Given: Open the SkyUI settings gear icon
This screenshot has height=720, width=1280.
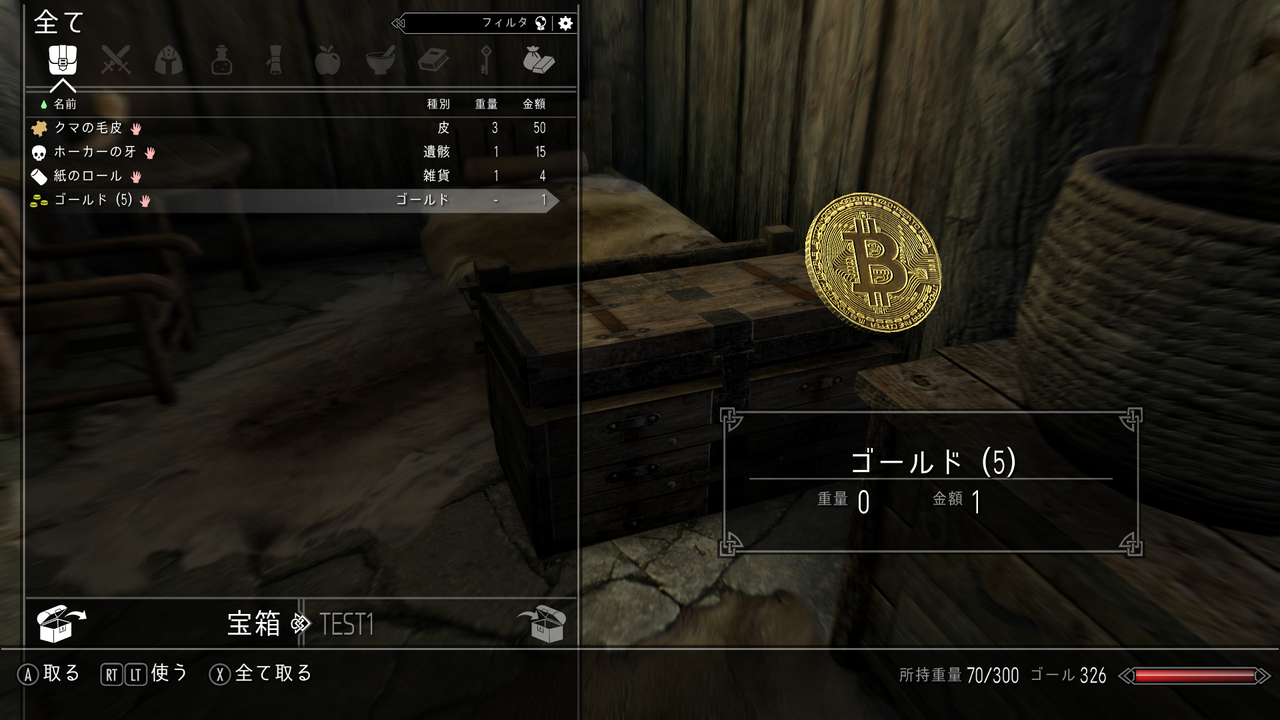Looking at the screenshot, I should click(x=566, y=21).
